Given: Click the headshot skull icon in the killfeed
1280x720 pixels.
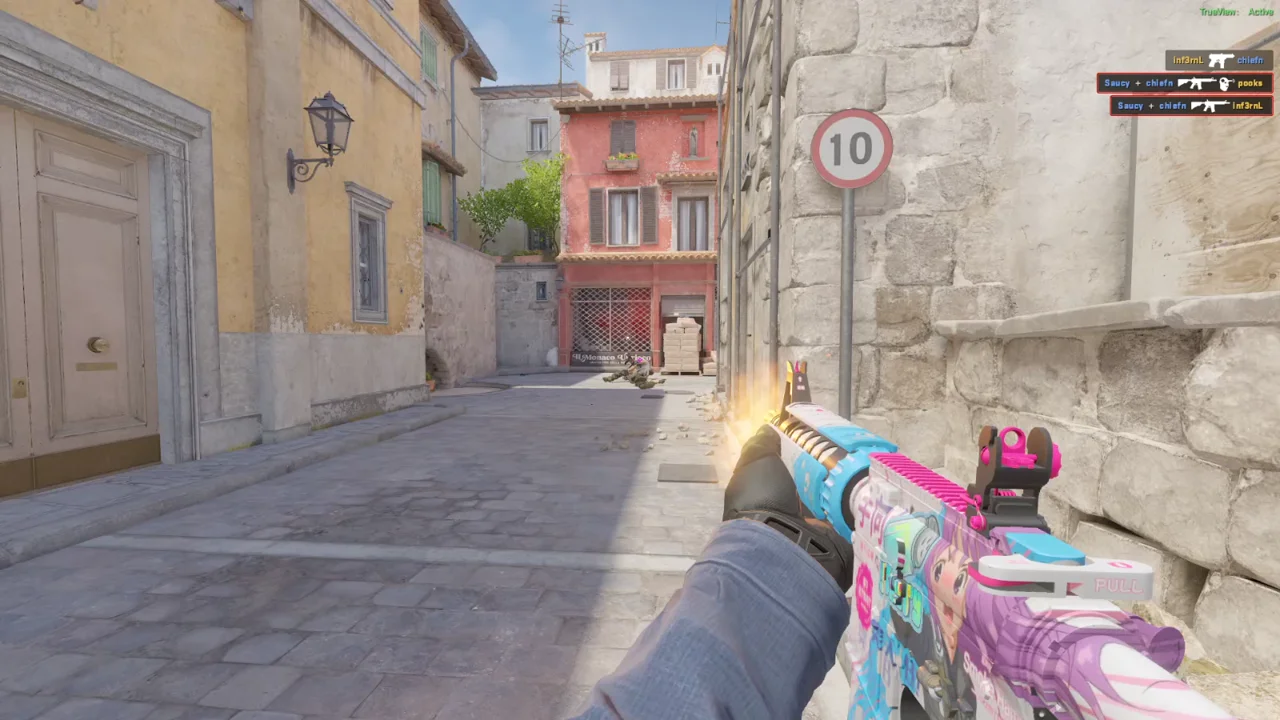Looking at the screenshot, I should pos(1225,83).
